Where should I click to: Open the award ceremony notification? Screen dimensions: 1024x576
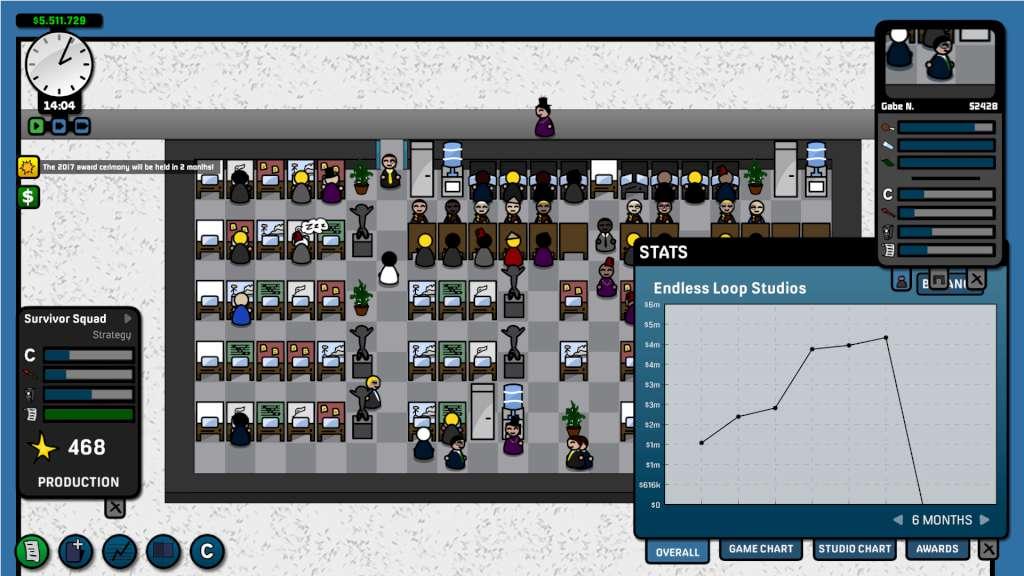point(28,167)
